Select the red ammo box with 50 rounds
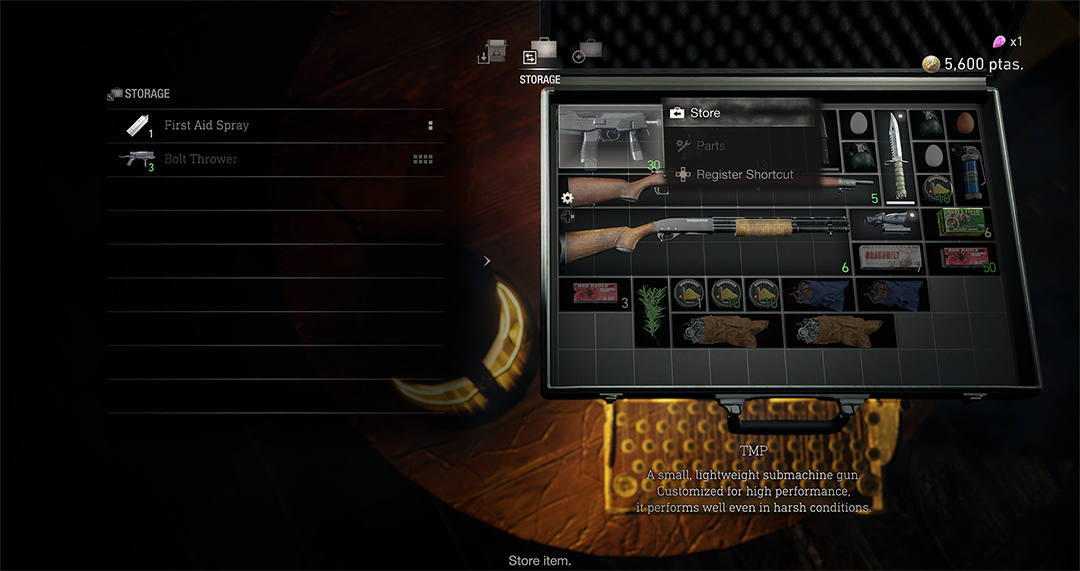The width and height of the screenshot is (1080, 571). tap(960, 257)
